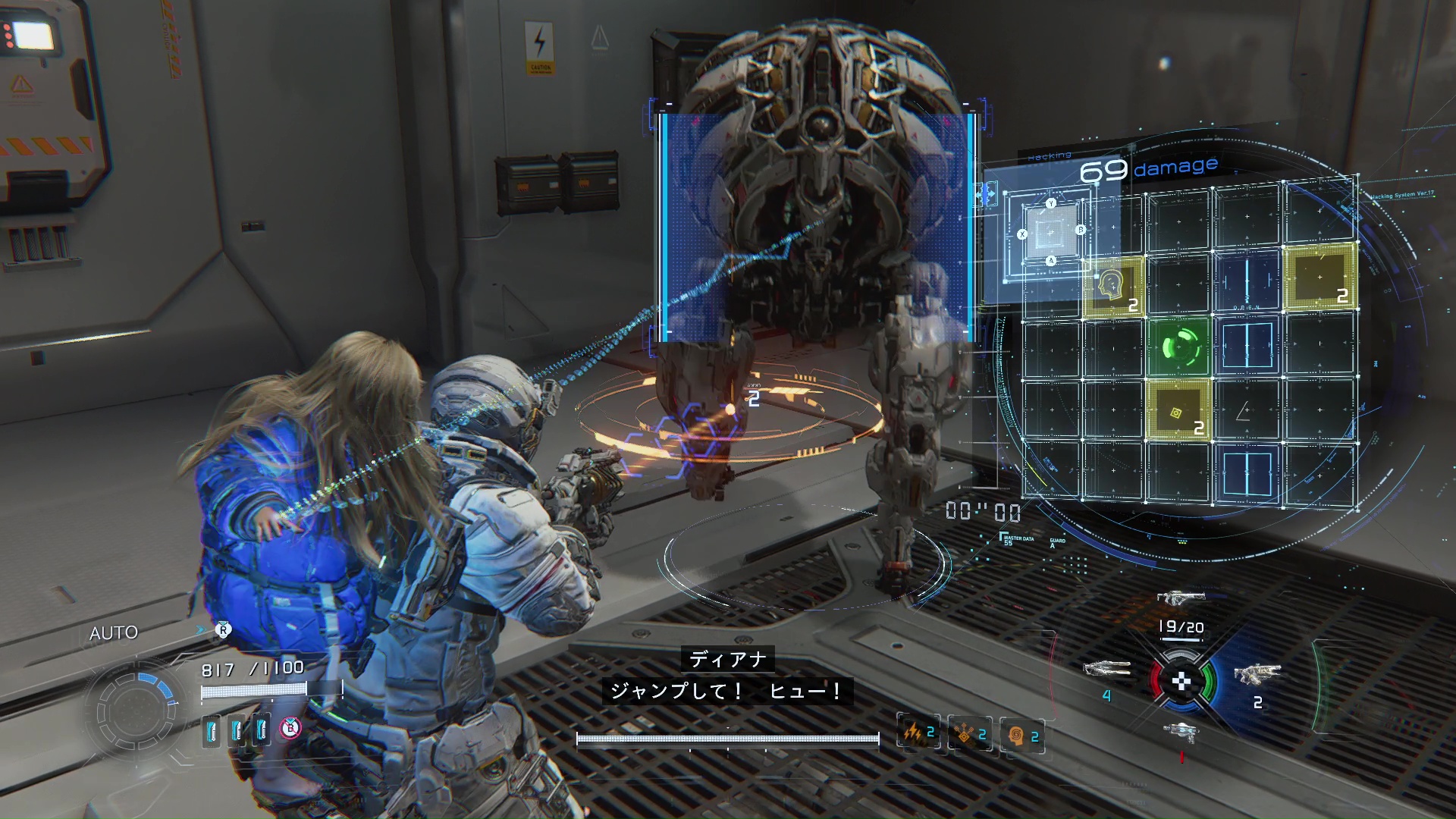
Task: Select the right weapon on blue highlight
Action: 1257,673
